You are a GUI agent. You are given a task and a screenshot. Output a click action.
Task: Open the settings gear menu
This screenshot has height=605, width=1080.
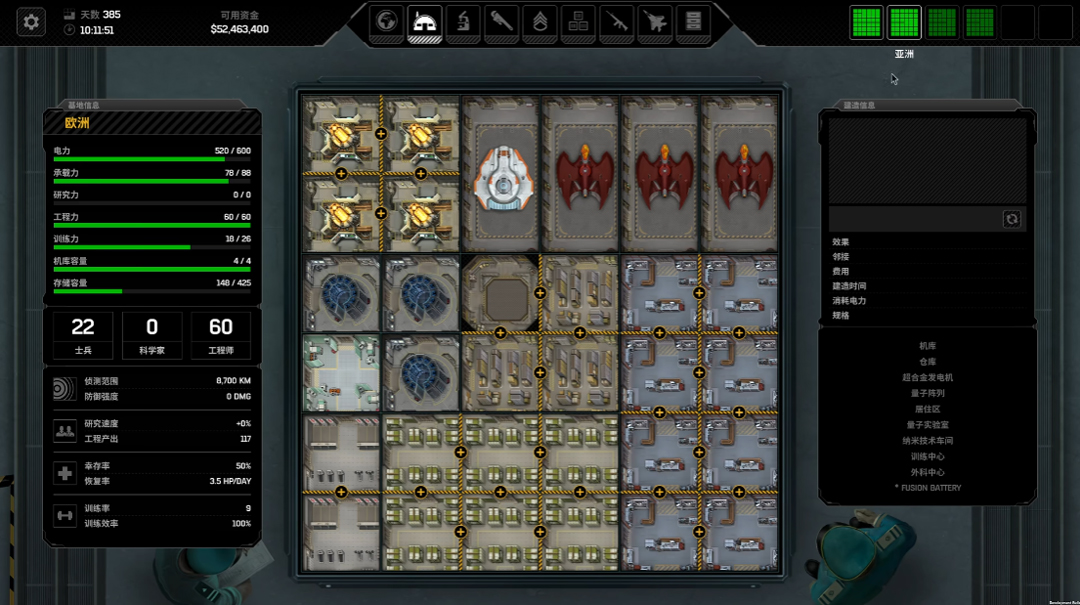(31, 21)
